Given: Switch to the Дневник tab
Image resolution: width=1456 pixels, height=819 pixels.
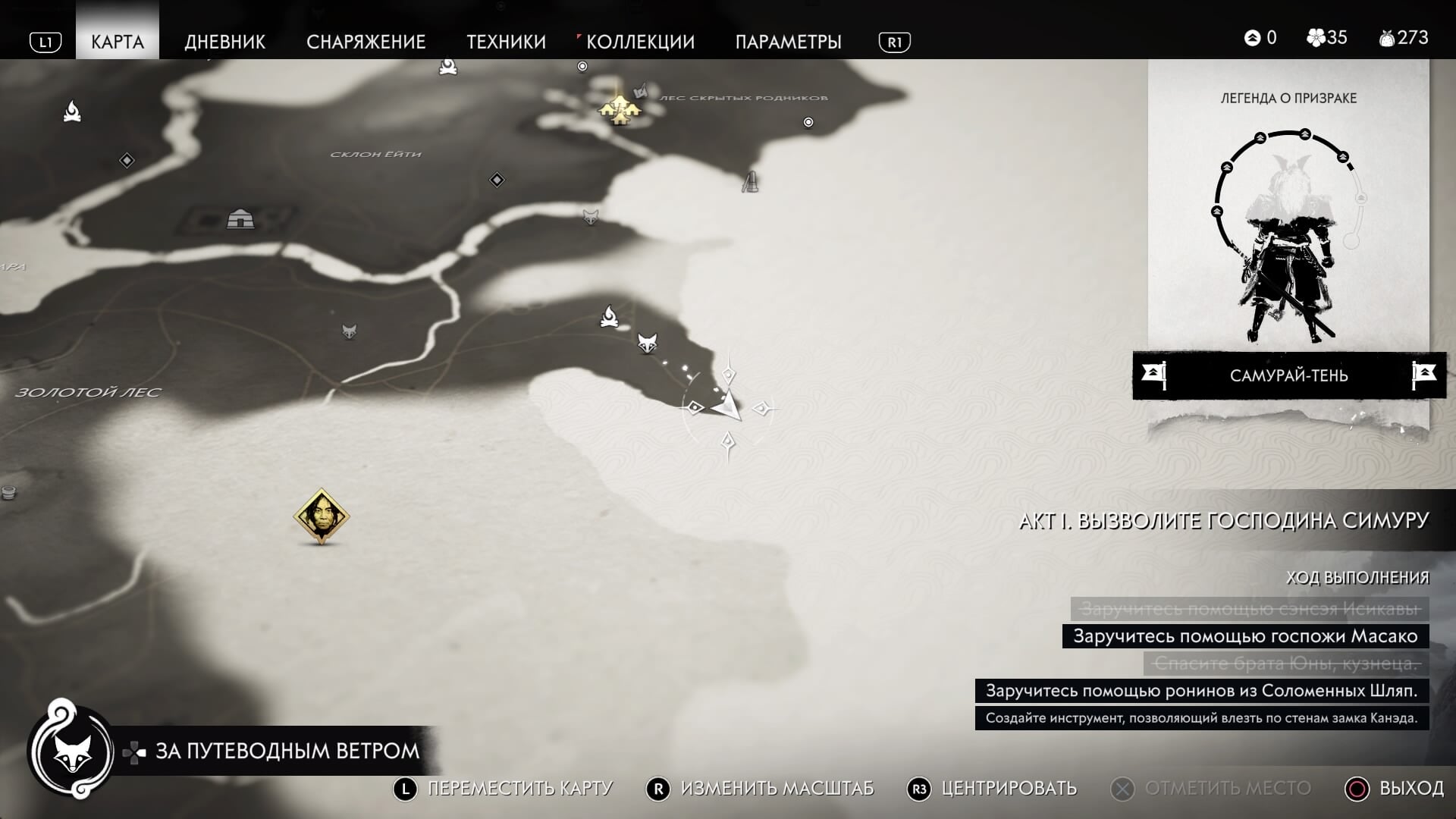Looking at the screenshot, I should pyautogui.click(x=224, y=42).
